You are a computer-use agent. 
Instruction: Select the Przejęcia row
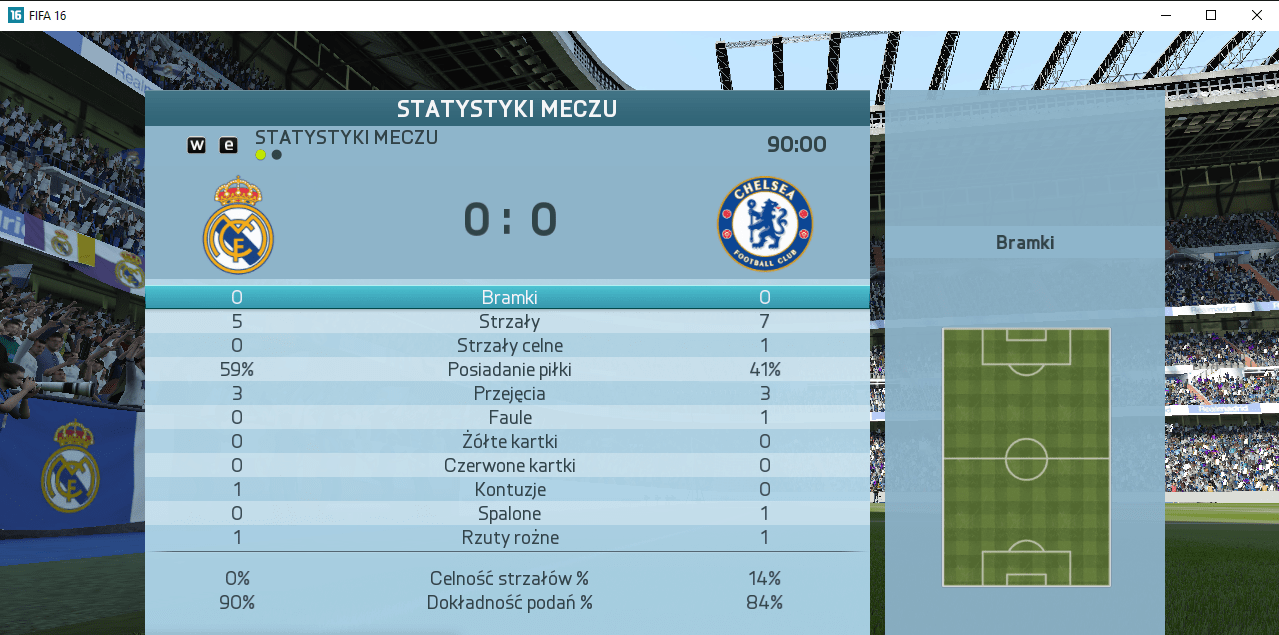(x=509, y=394)
